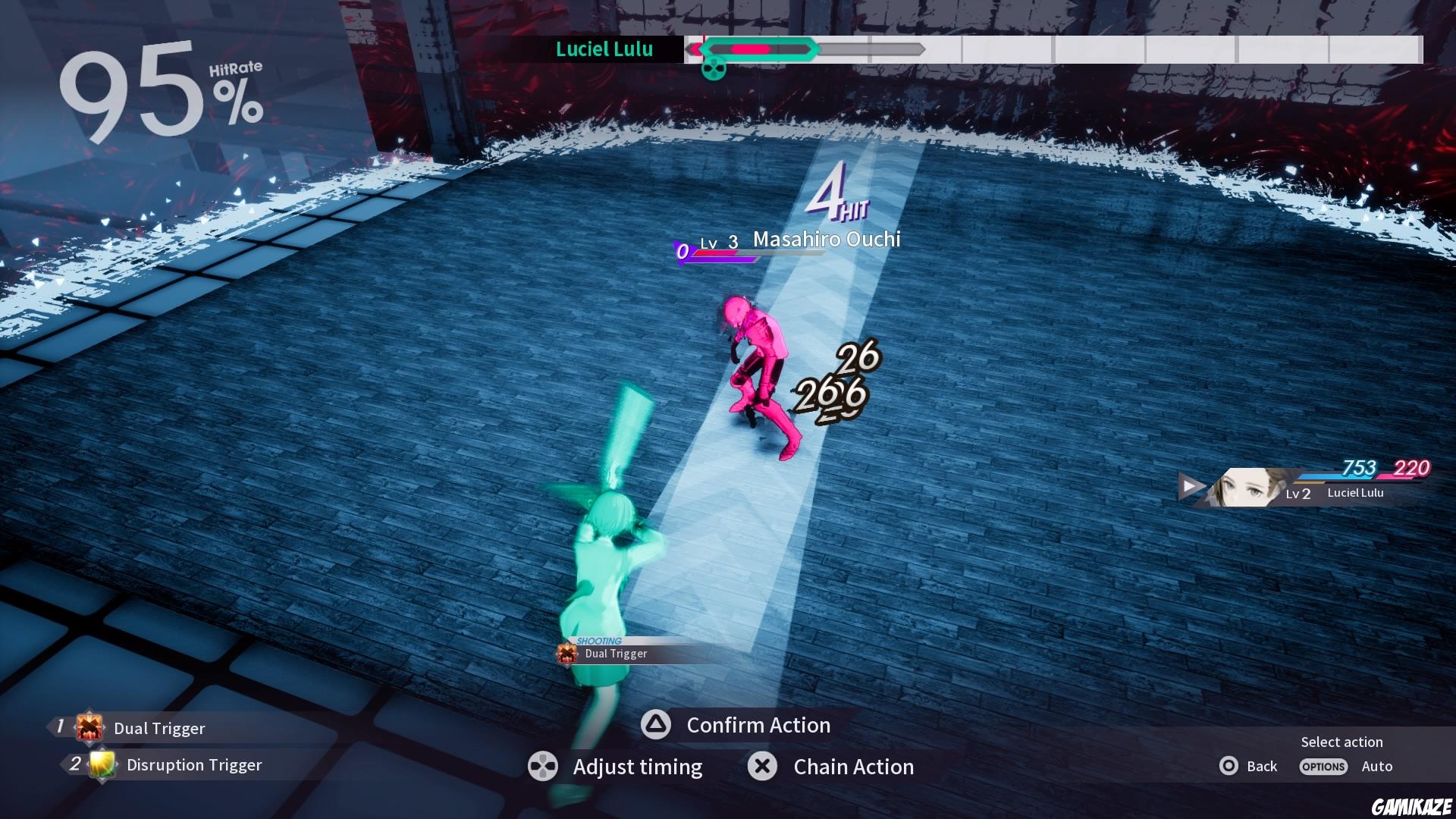Click Luciel Lulu's portrait thumbnail
The image size is (1456, 819).
point(1244,486)
